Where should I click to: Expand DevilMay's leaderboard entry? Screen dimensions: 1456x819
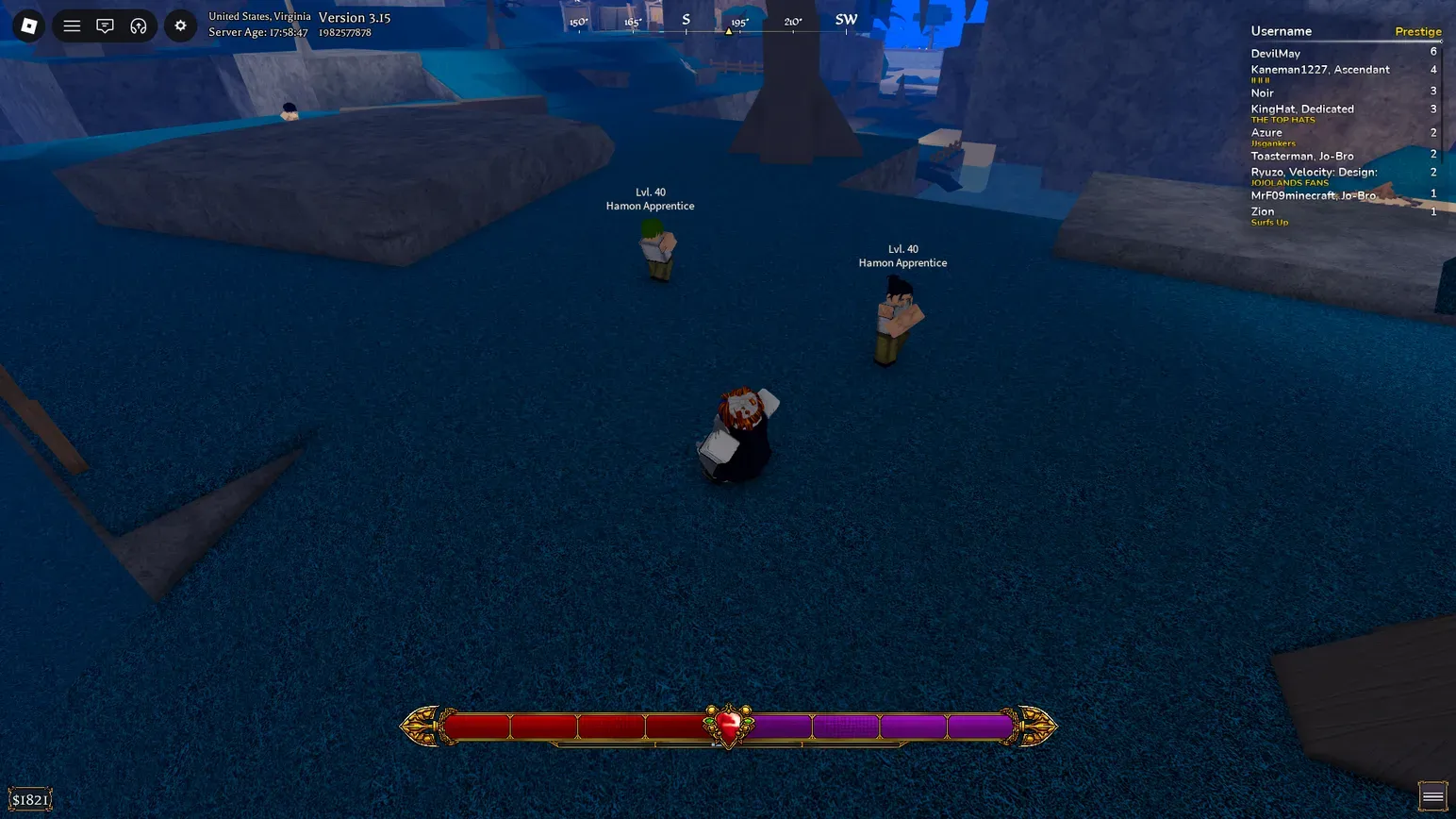(1276, 53)
